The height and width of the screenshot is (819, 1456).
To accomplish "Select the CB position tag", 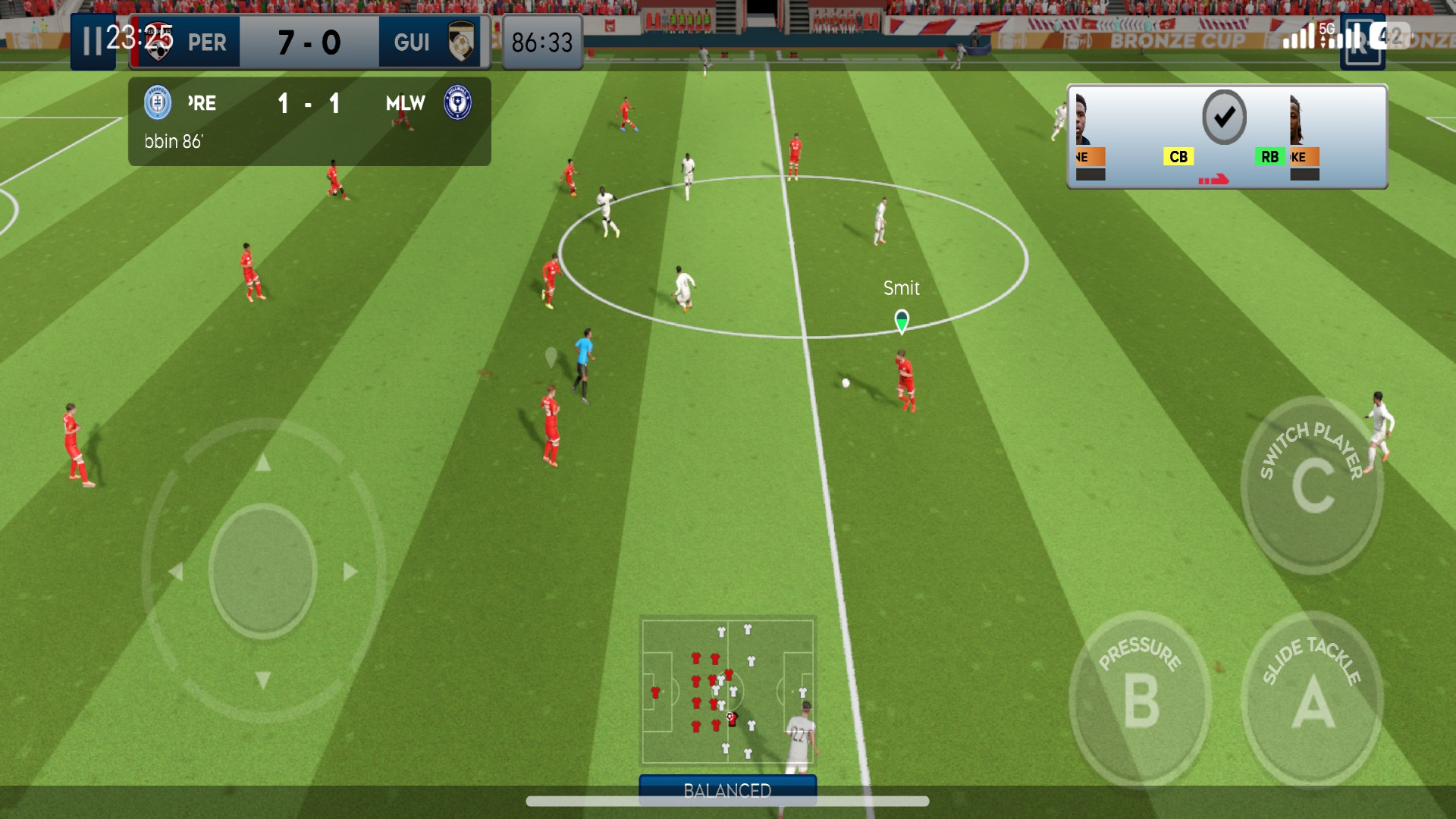I will (1178, 157).
